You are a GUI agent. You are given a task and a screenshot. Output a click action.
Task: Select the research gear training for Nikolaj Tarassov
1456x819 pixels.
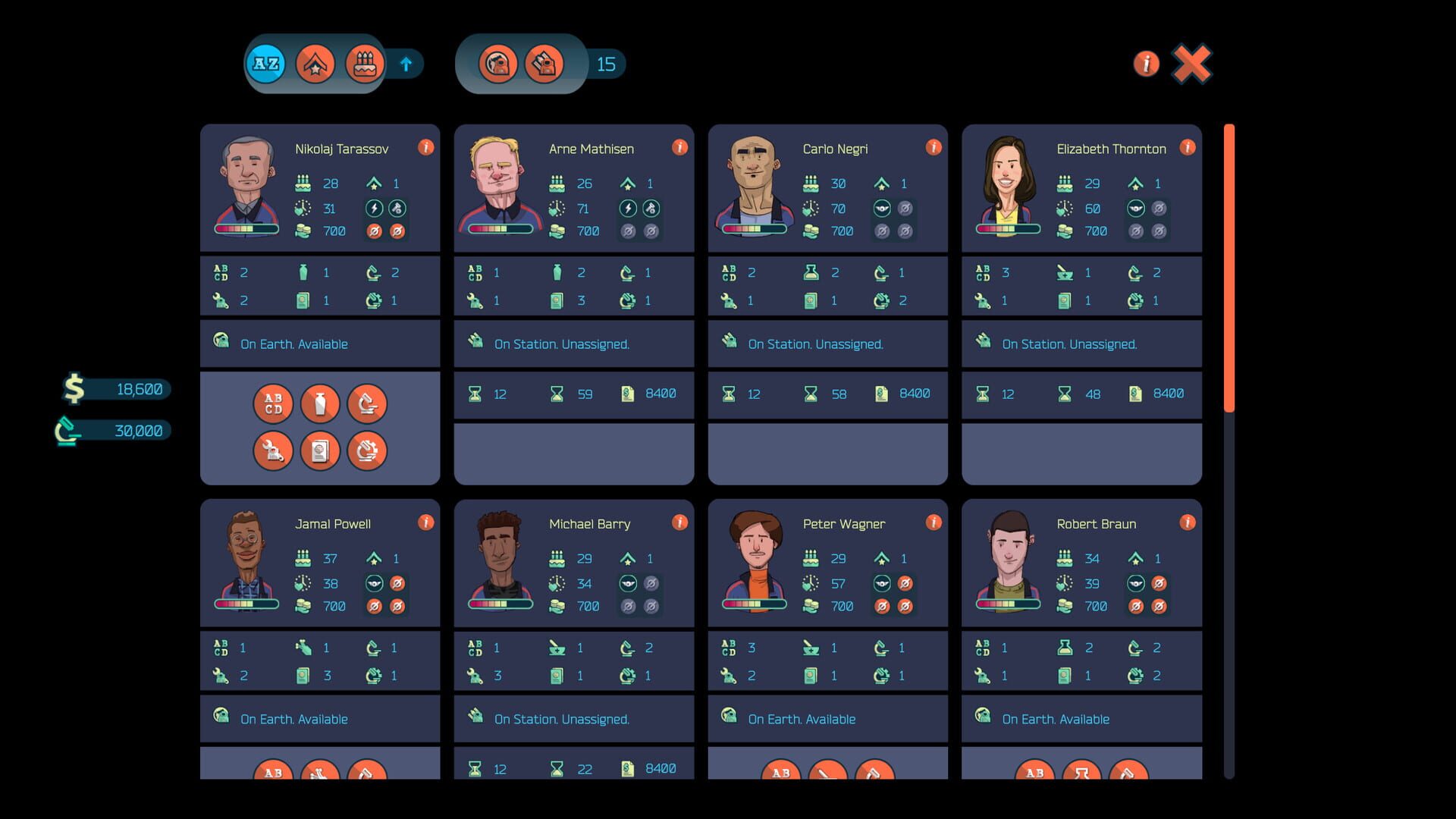tap(367, 451)
